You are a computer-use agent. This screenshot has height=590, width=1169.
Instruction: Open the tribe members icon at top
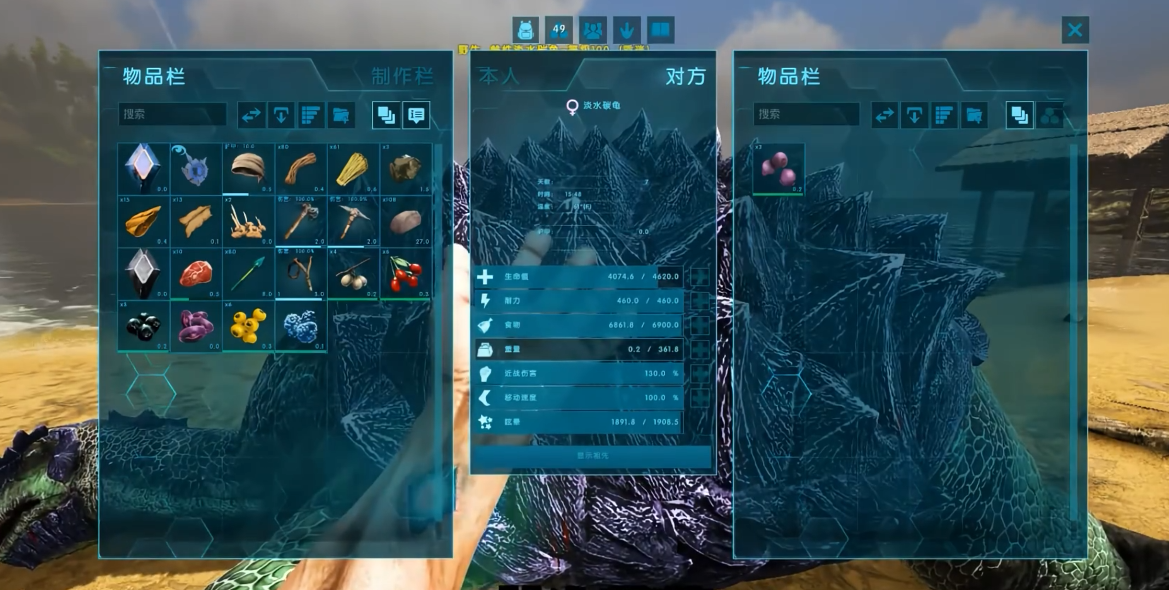[x=593, y=30]
